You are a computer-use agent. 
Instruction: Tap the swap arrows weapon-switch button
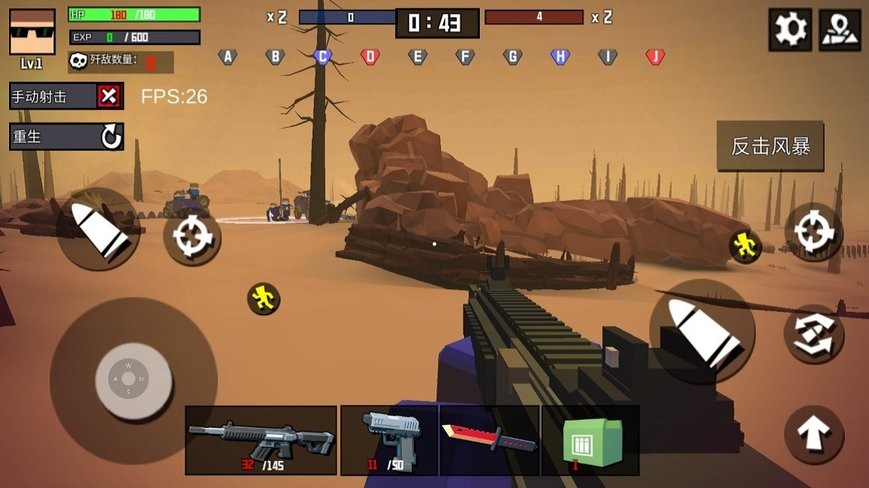click(x=814, y=335)
